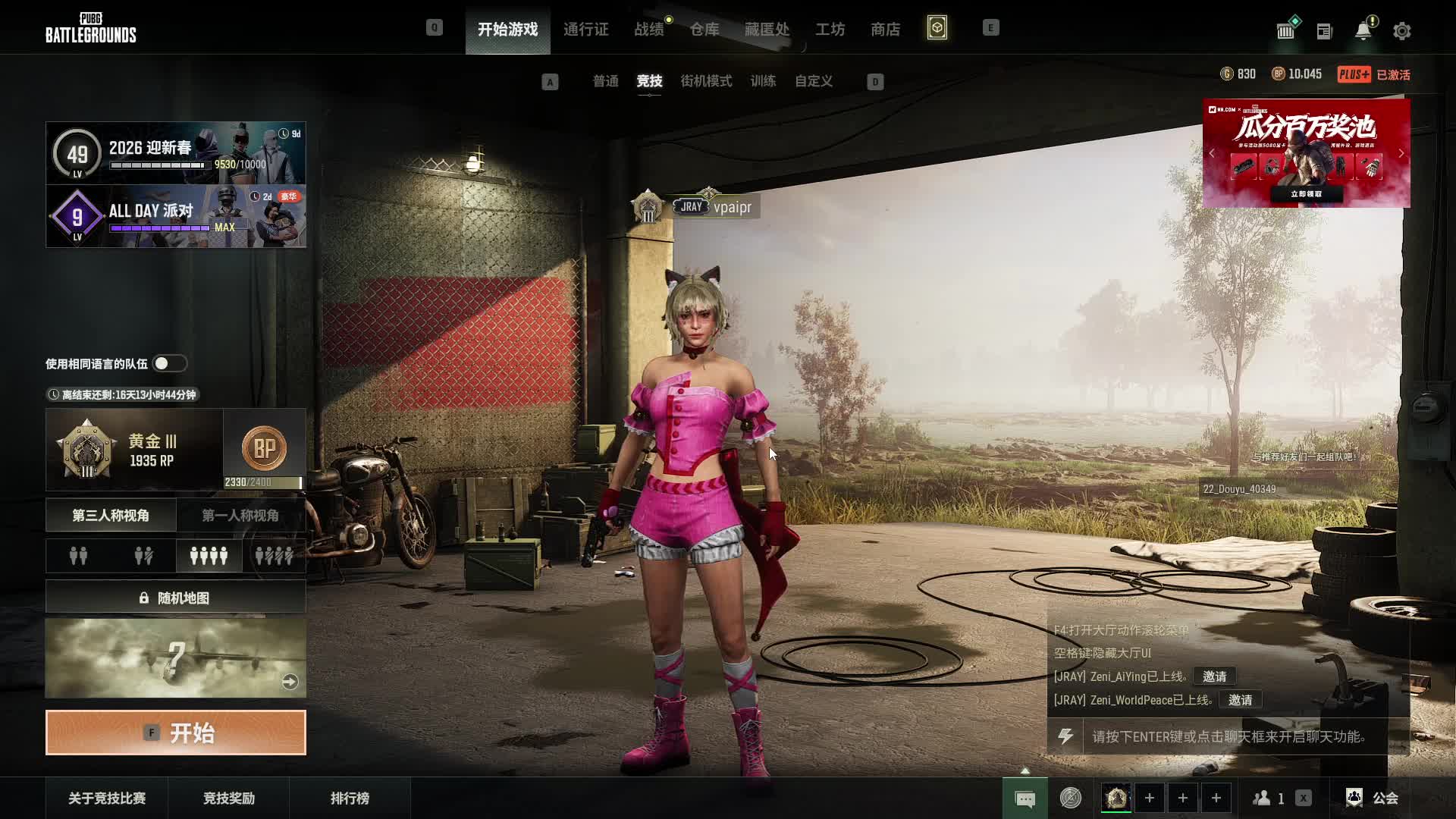Open the 通行证 pass tab
The image size is (1456, 819).
(585, 30)
